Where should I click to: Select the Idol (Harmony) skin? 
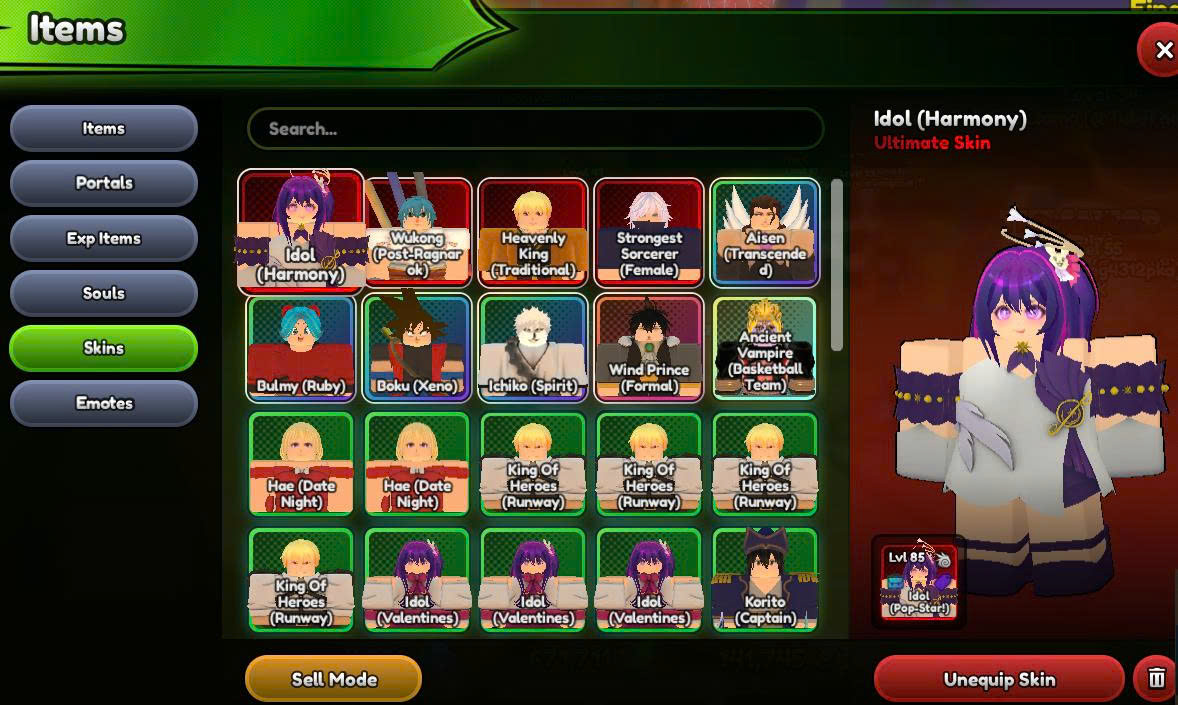(x=301, y=232)
